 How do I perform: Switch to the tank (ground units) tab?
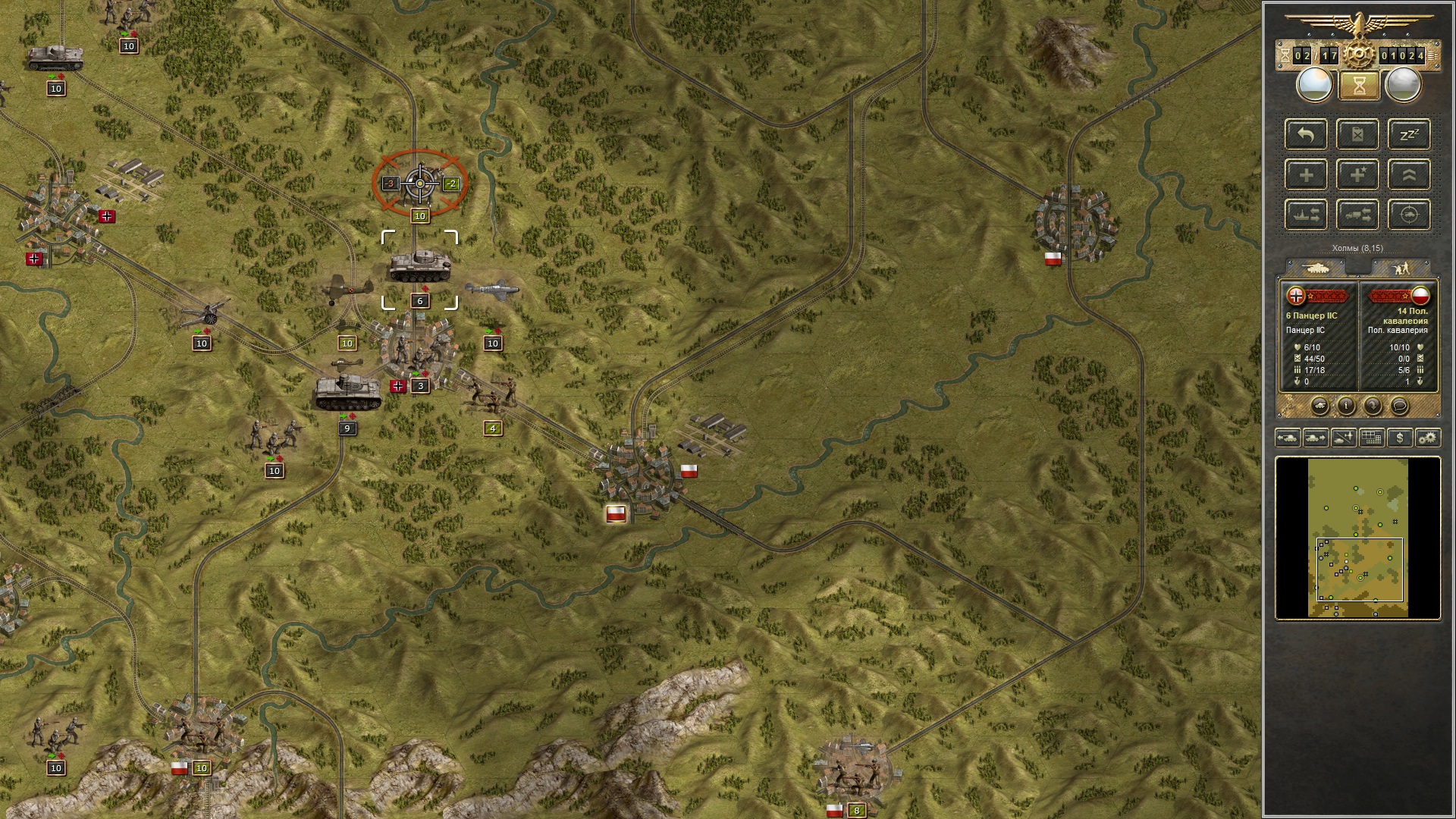pyautogui.click(x=1316, y=268)
